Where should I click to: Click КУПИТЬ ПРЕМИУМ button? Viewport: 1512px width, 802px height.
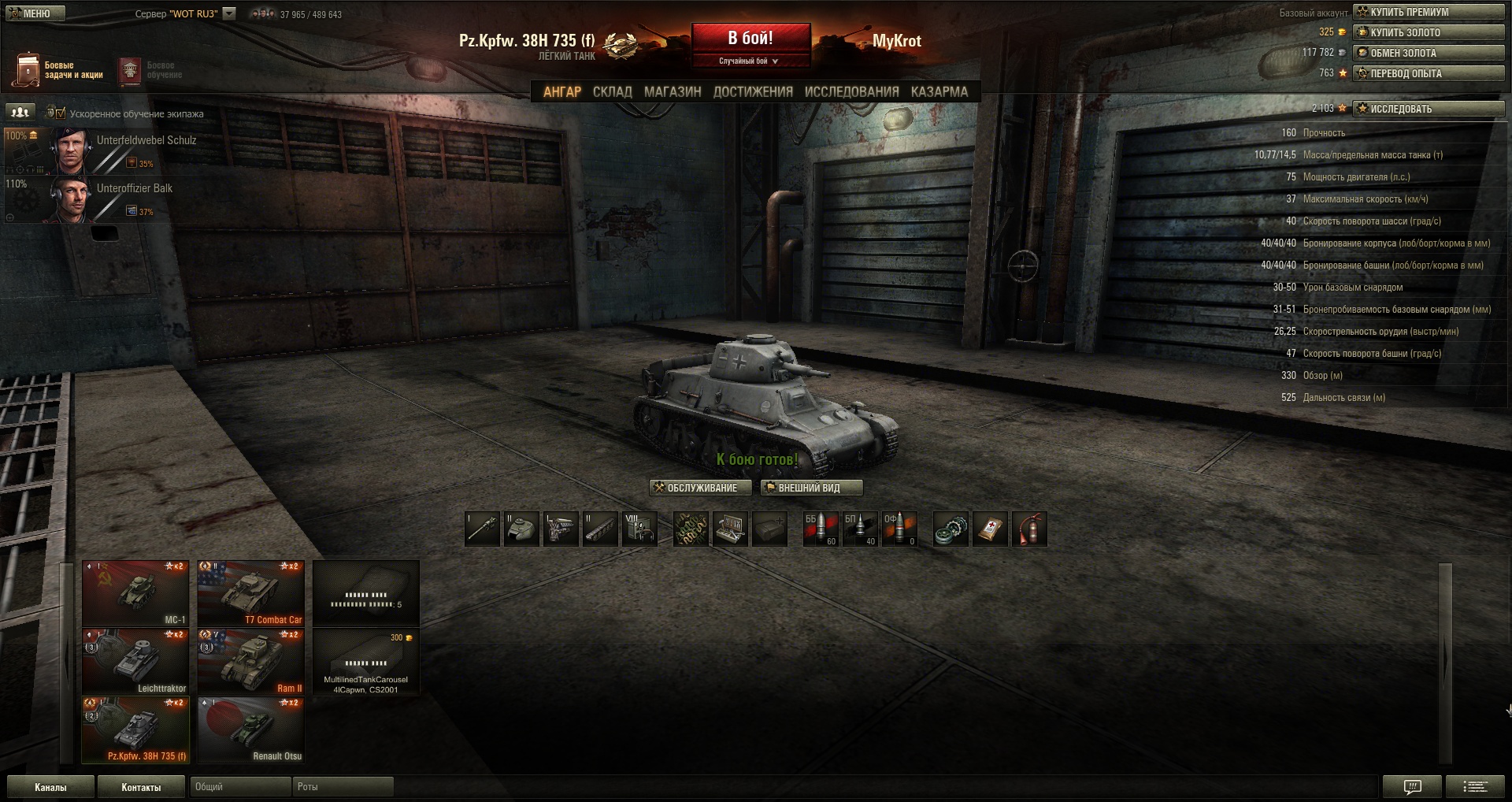tap(1429, 12)
